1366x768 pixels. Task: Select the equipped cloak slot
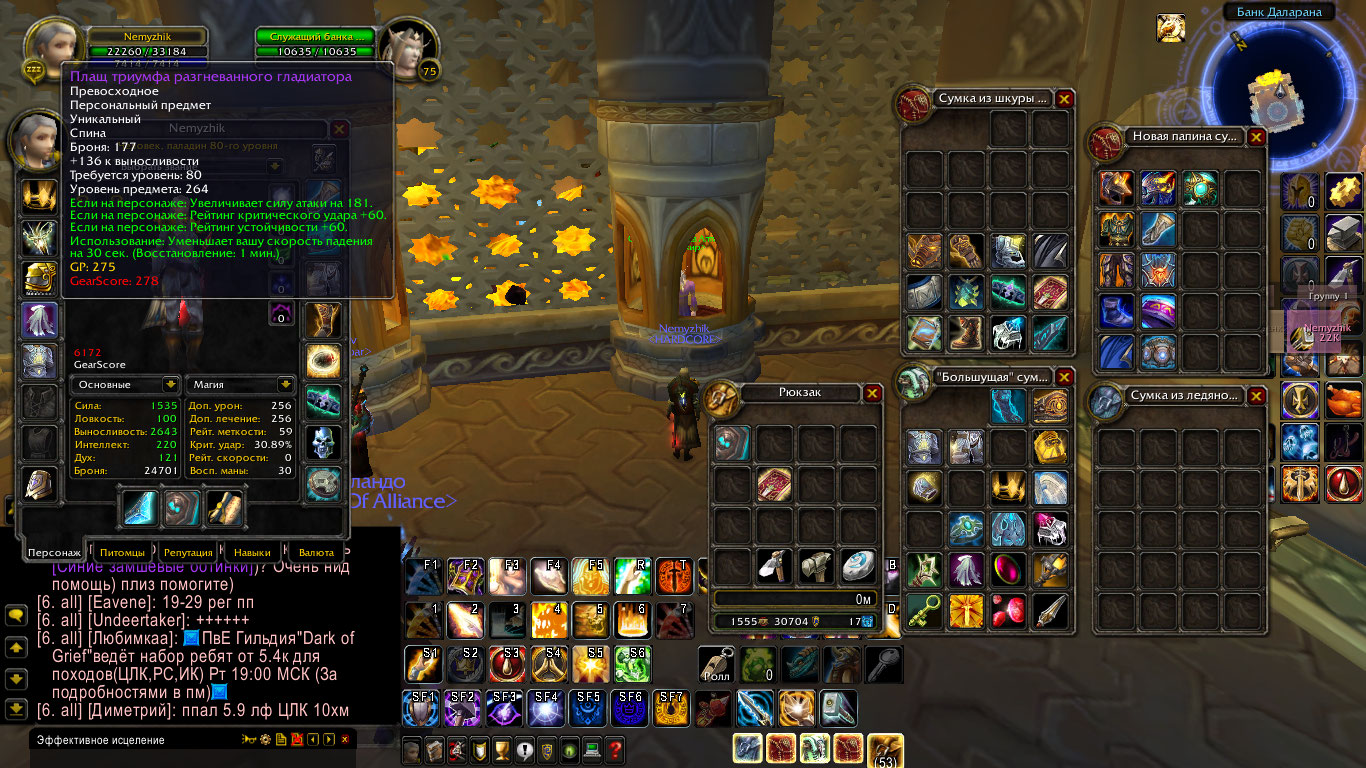pyautogui.click(x=40, y=320)
